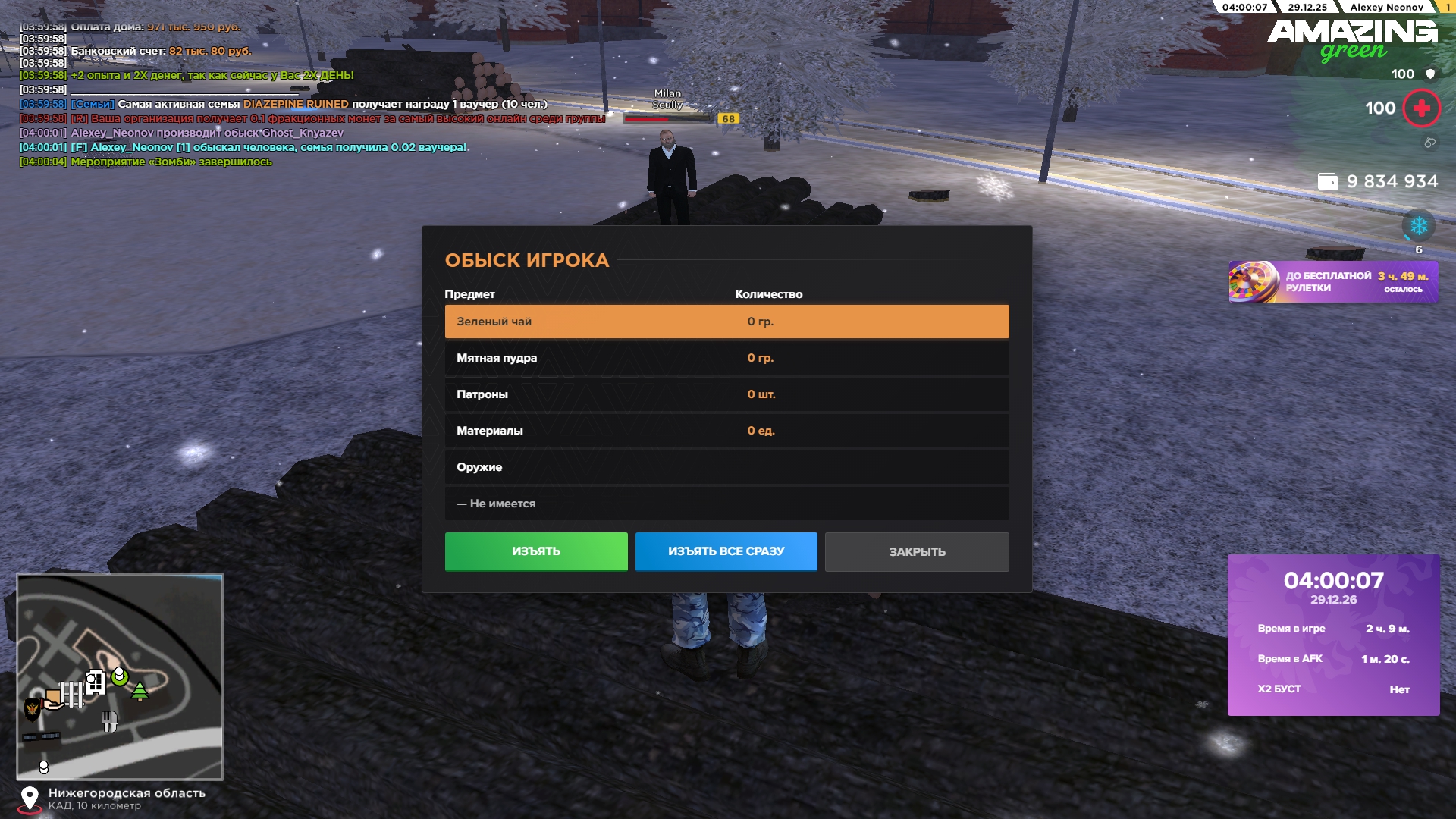Screen dimensions: 1456x819
Task: Pick the Патроны row
Action: pyautogui.click(x=726, y=394)
